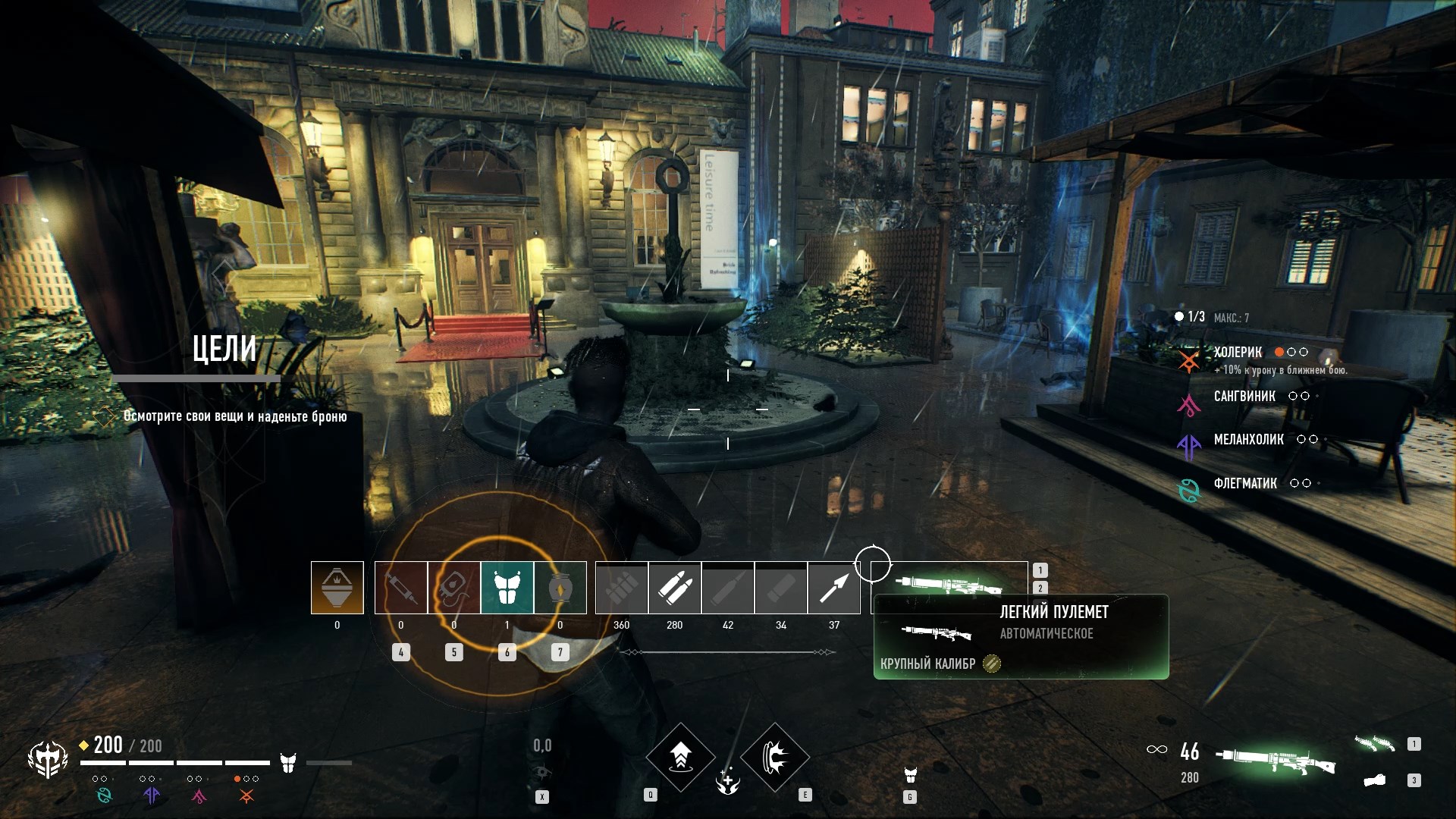Select the lantern item slot
Screen dimensions: 1456x819
click(560, 588)
